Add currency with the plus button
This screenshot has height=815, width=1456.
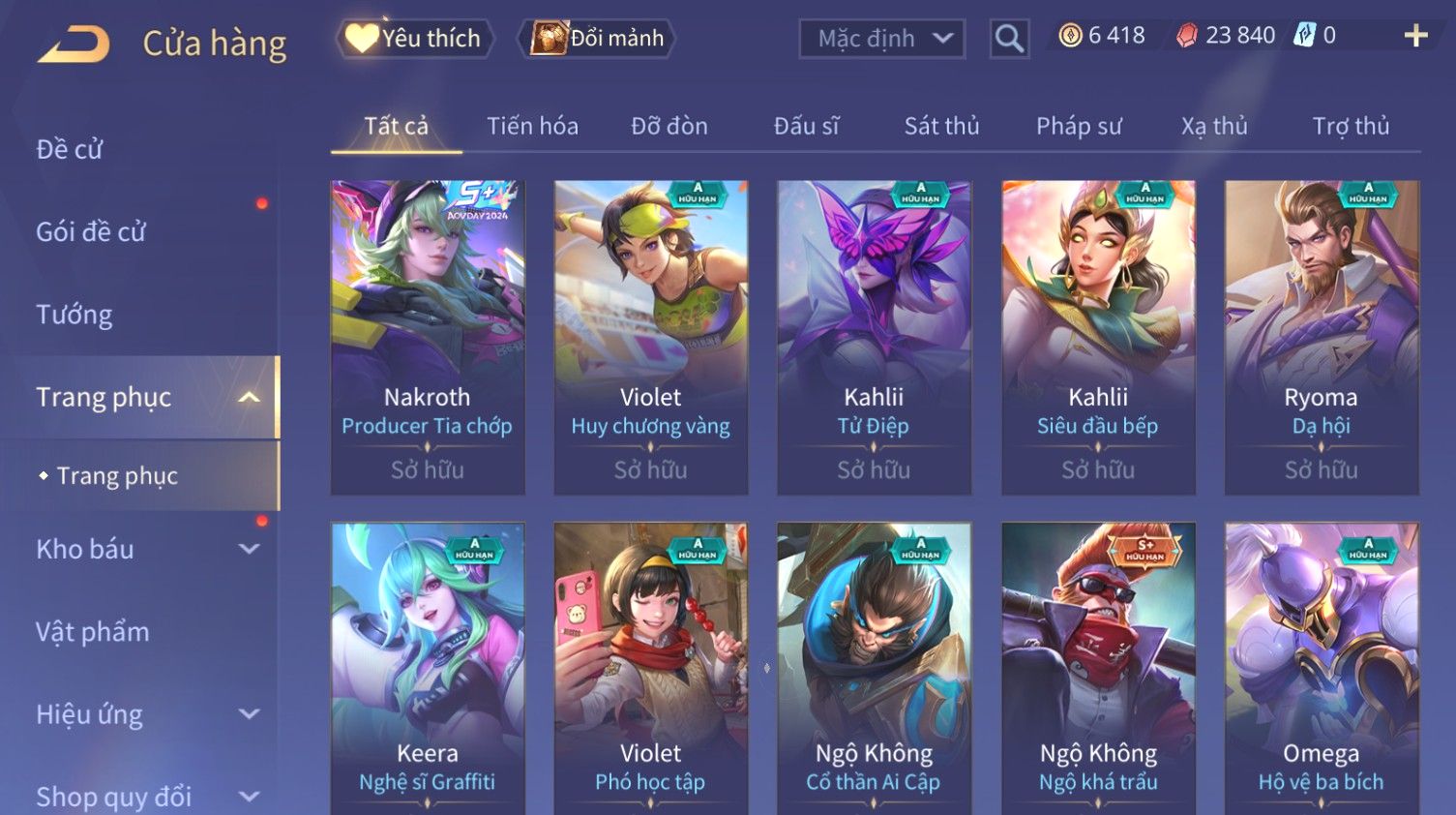click(x=1415, y=36)
